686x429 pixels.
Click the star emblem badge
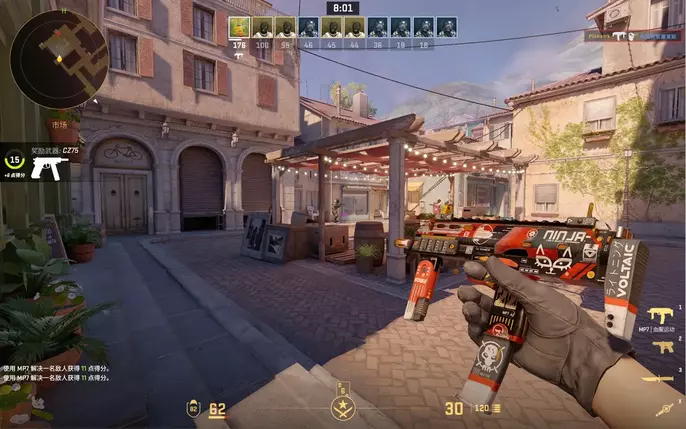pos(342,406)
